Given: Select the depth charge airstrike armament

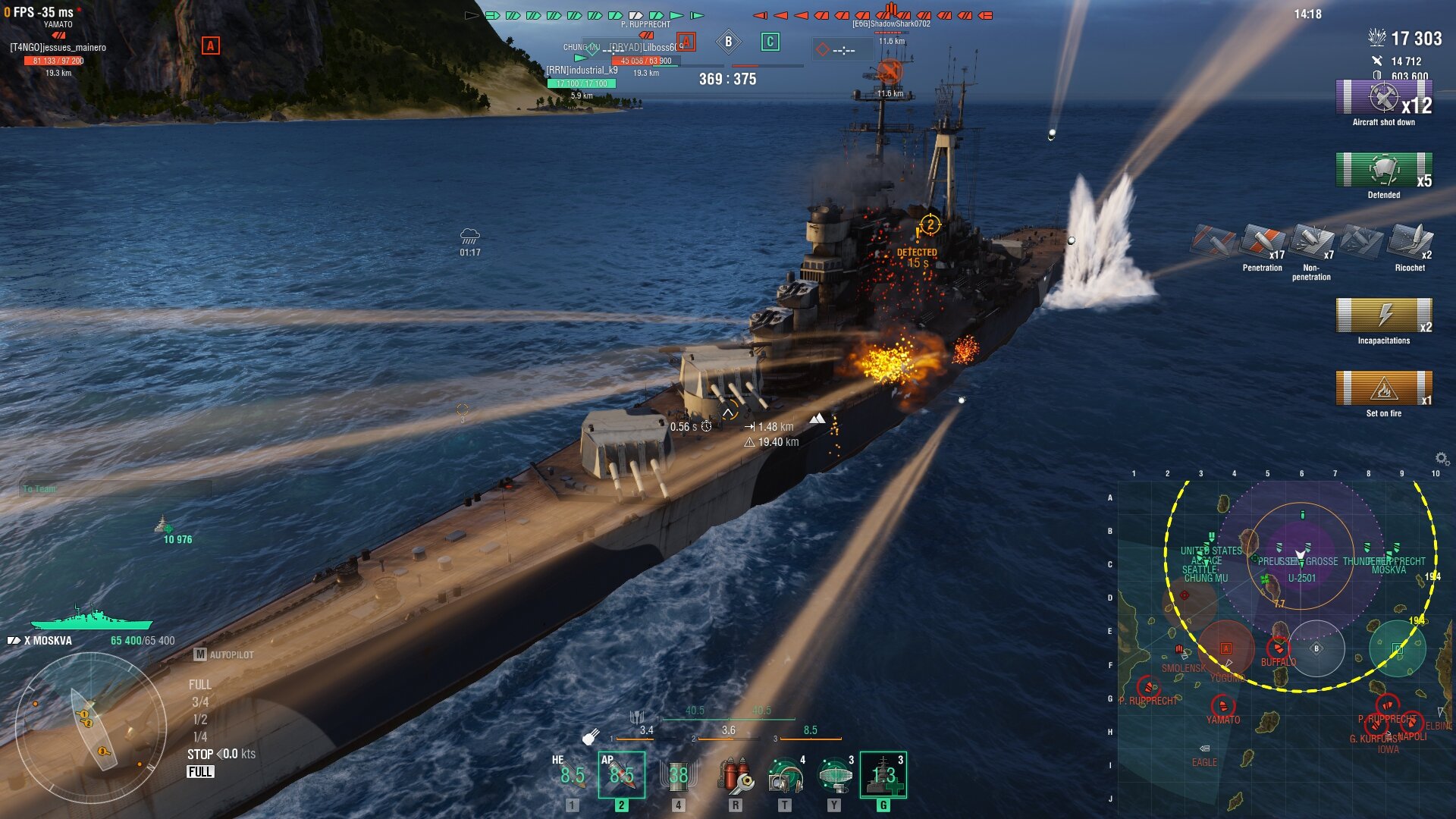Looking at the screenshot, I should pyautogui.click(x=678, y=775).
